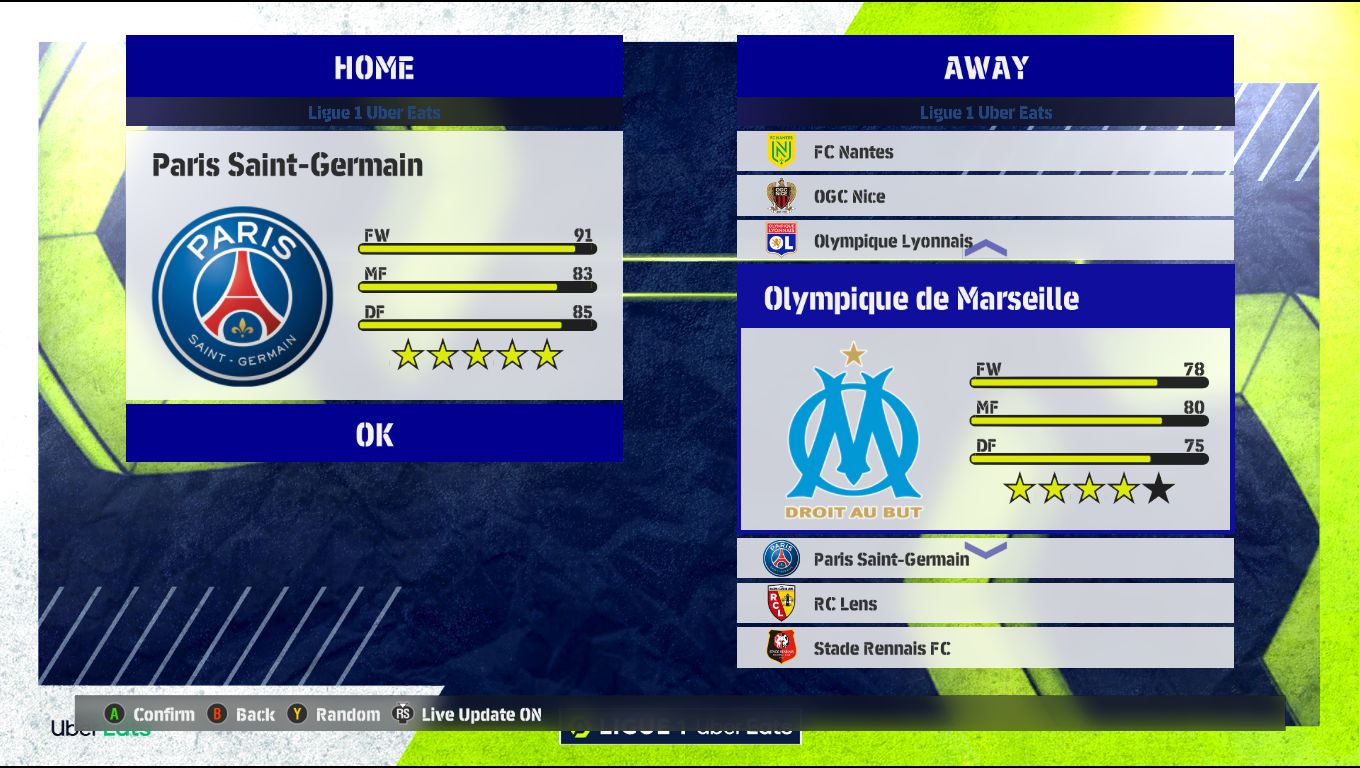This screenshot has height=768, width=1360.
Task: Click the up arrow above Olympique de Marseille
Action: pos(985,248)
